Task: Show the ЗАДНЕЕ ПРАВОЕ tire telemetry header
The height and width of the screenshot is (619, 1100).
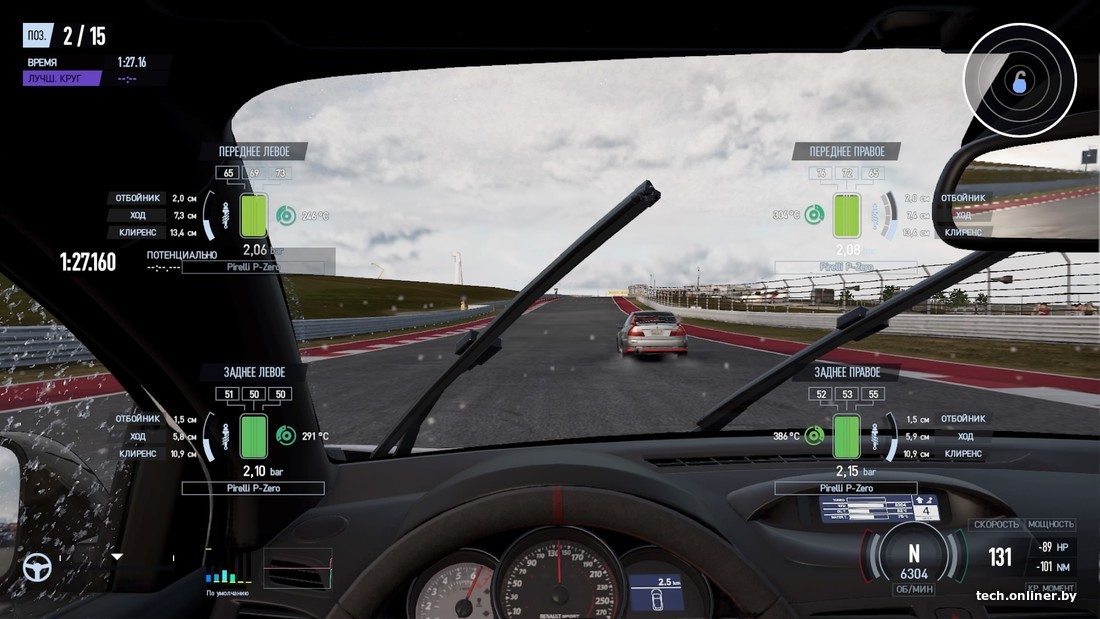Action: click(x=846, y=372)
